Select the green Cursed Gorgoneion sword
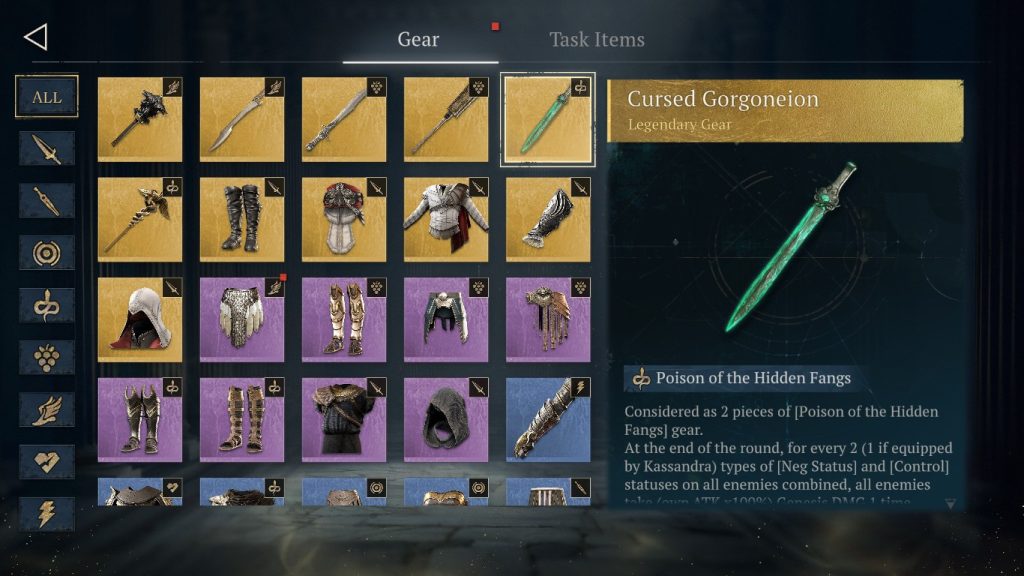This screenshot has height=576, width=1024. pos(548,119)
